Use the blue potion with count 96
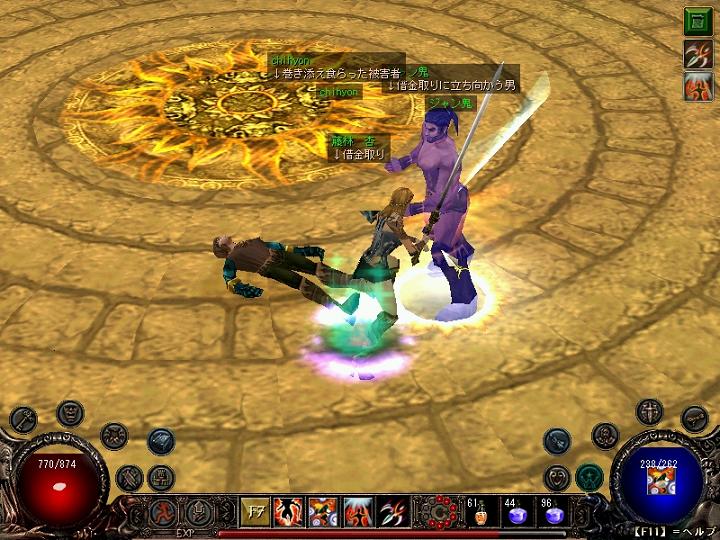Image resolution: width=720 pixels, height=540 pixels. 553,513
